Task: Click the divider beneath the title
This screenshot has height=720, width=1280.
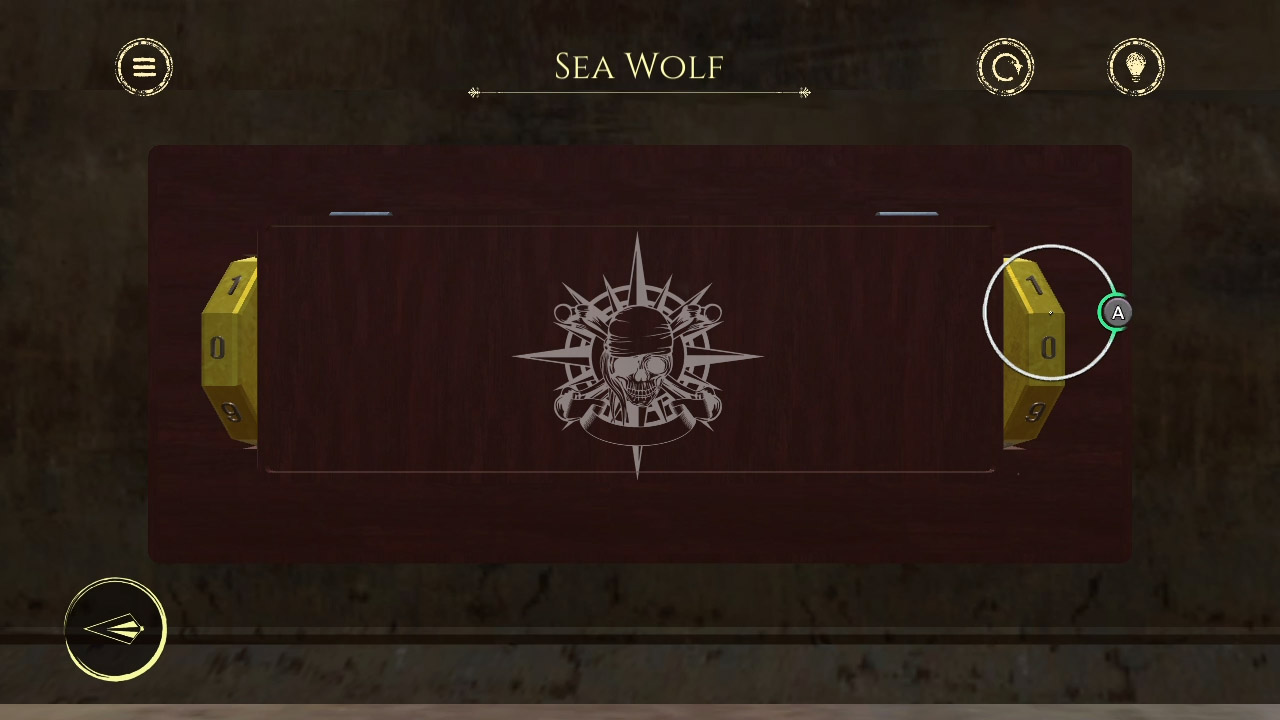Action: point(639,91)
